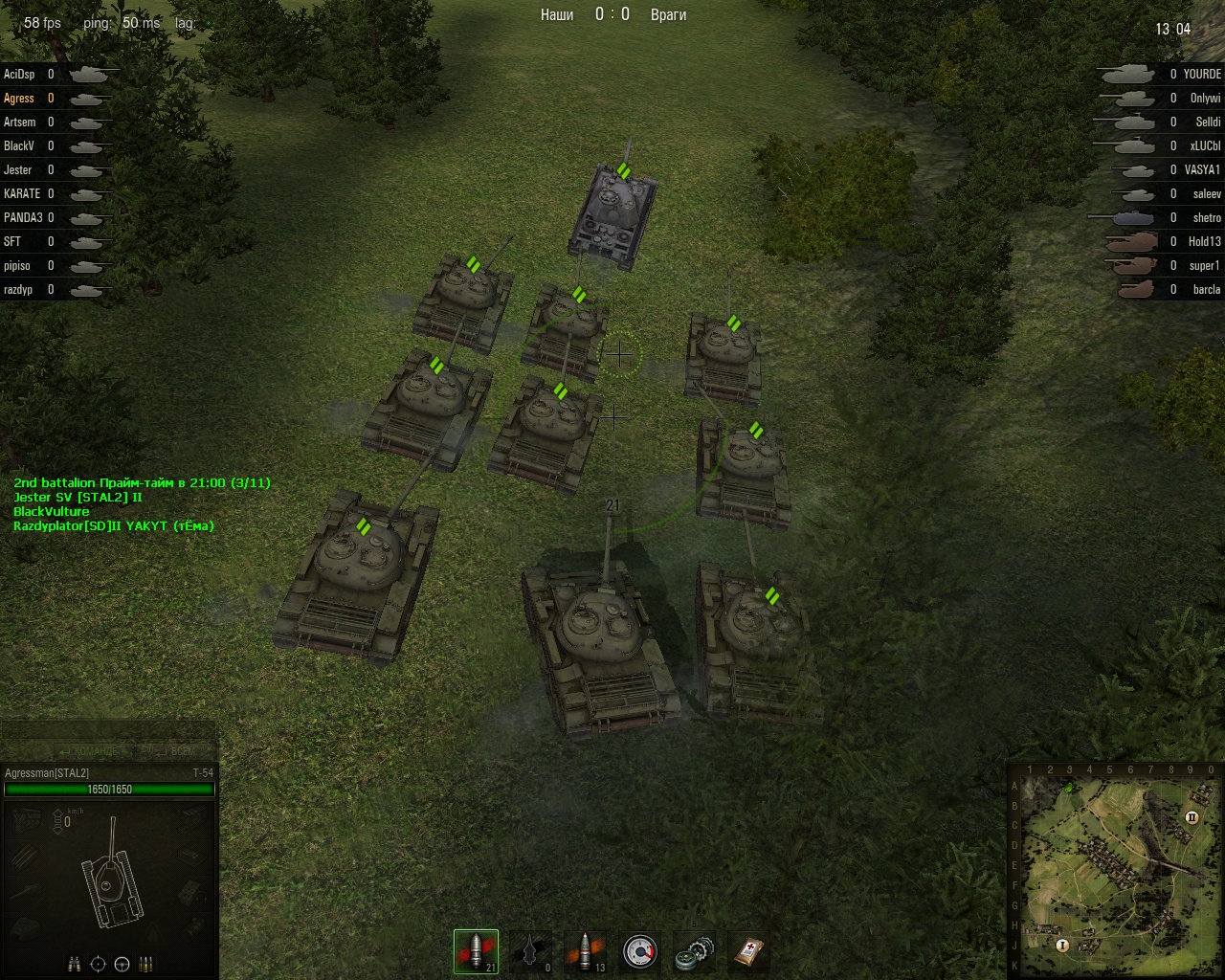The width and height of the screenshot is (1225, 980).
Task: Select player Agress in the allied team list
Action: (x=19, y=98)
